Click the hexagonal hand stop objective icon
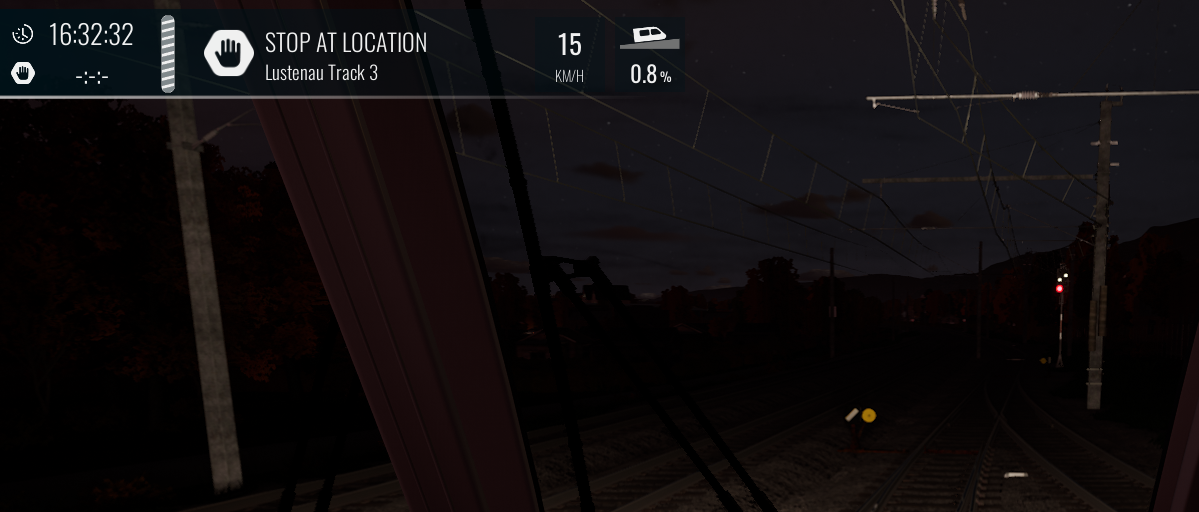The width and height of the screenshot is (1199, 512). [229, 53]
